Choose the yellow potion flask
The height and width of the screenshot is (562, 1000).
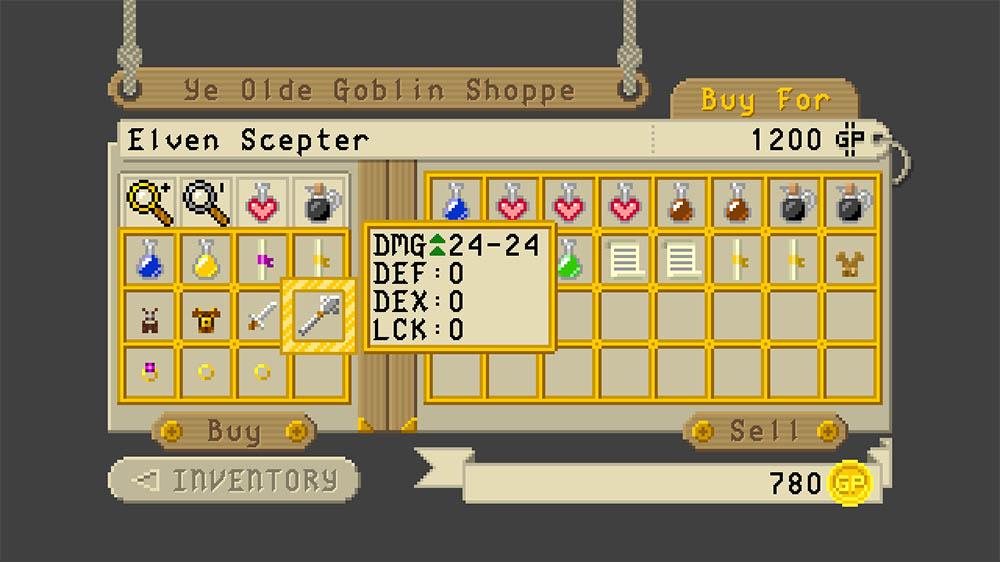pos(206,261)
